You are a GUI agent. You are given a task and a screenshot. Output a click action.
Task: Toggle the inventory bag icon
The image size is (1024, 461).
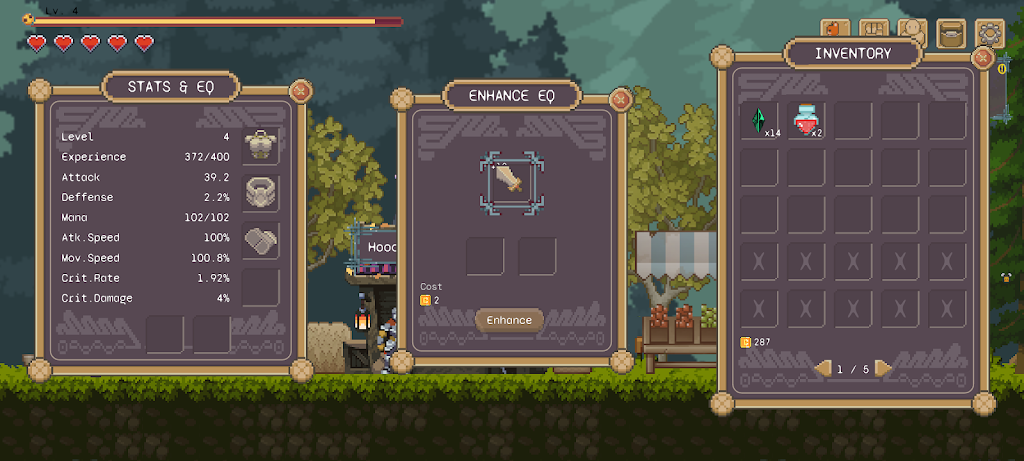950,33
